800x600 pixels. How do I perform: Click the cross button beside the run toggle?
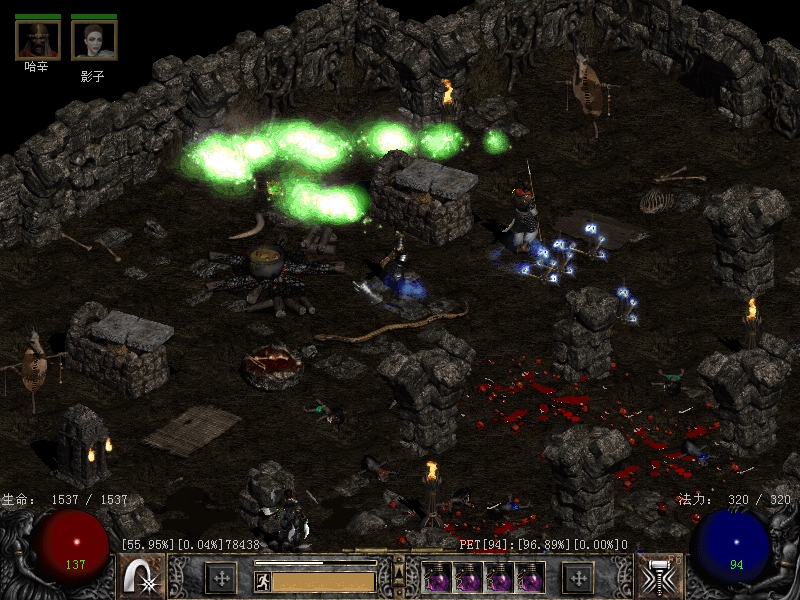tap(221, 578)
